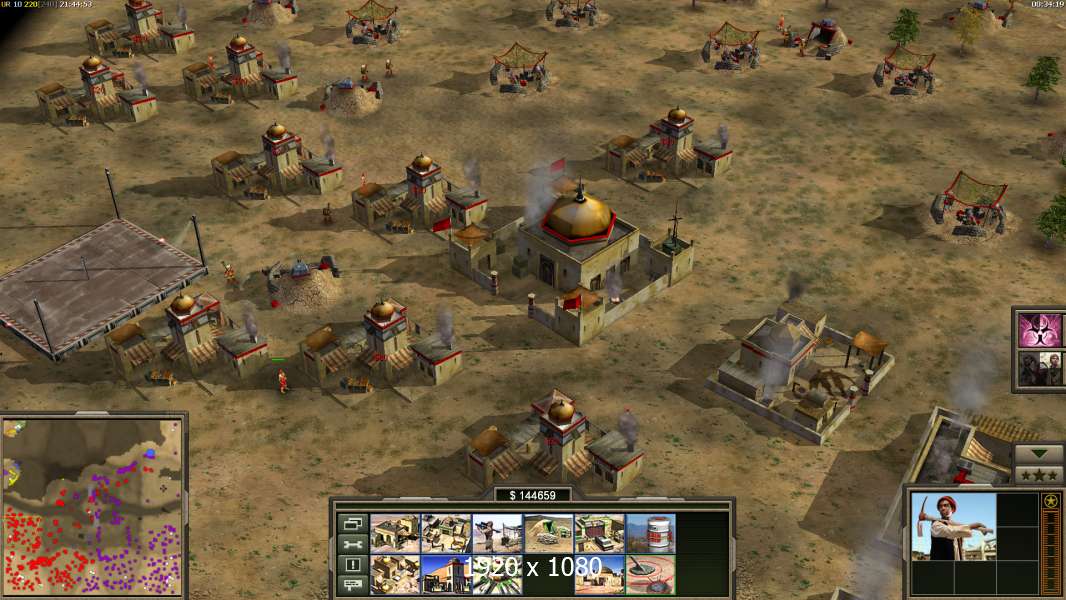Click the overlapping windows button

tap(352, 523)
